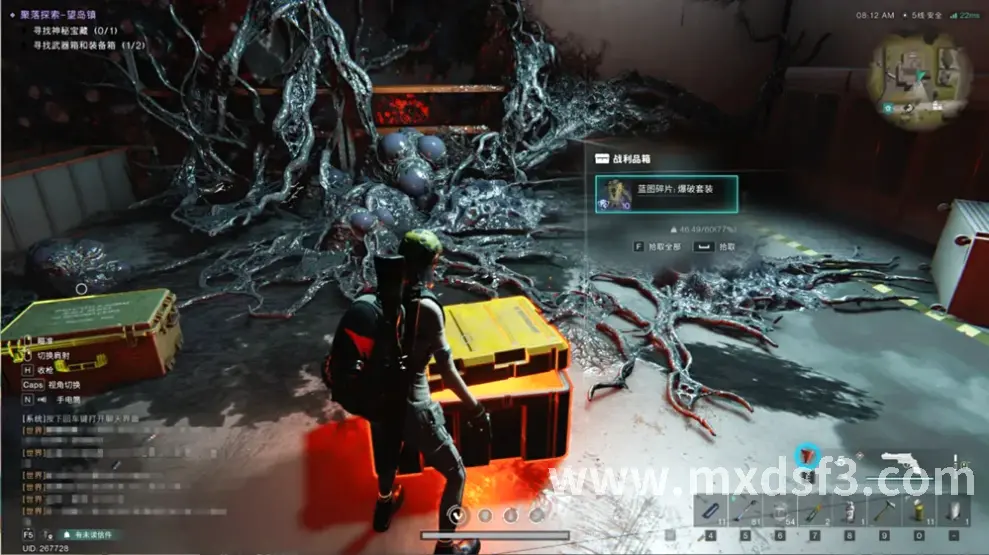The image size is (989, 555).
Task: Choose the white spray bottle hotbar slot
Action: click(x=848, y=511)
